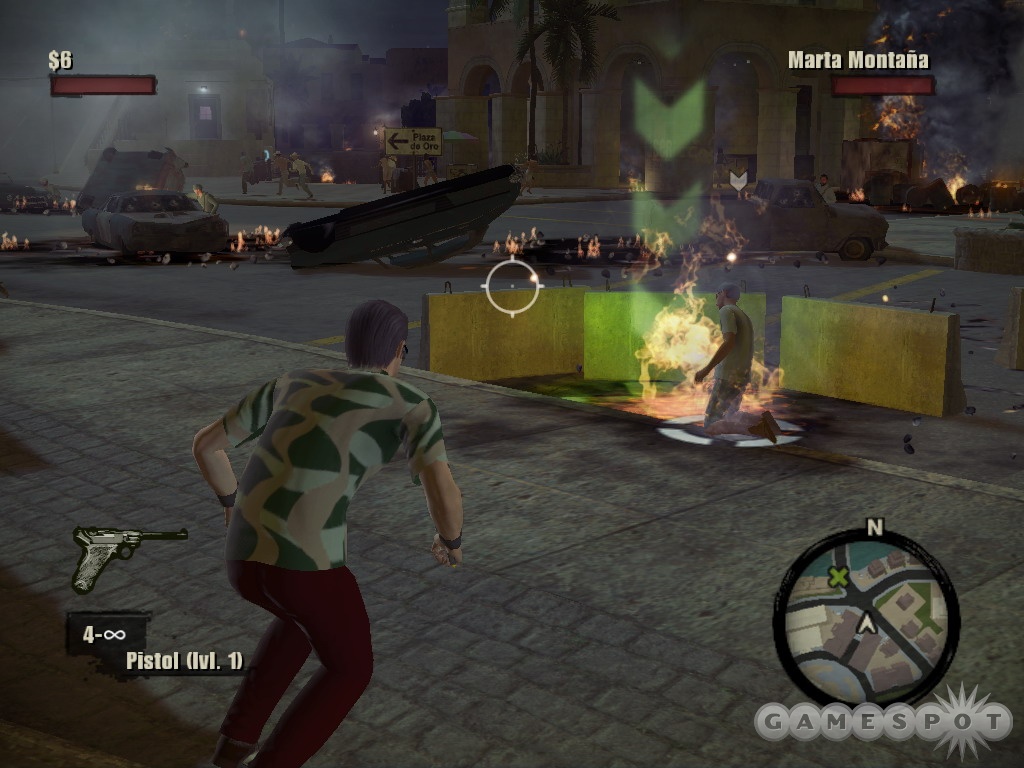Click the green X marker on the minimap

tap(838, 576)
